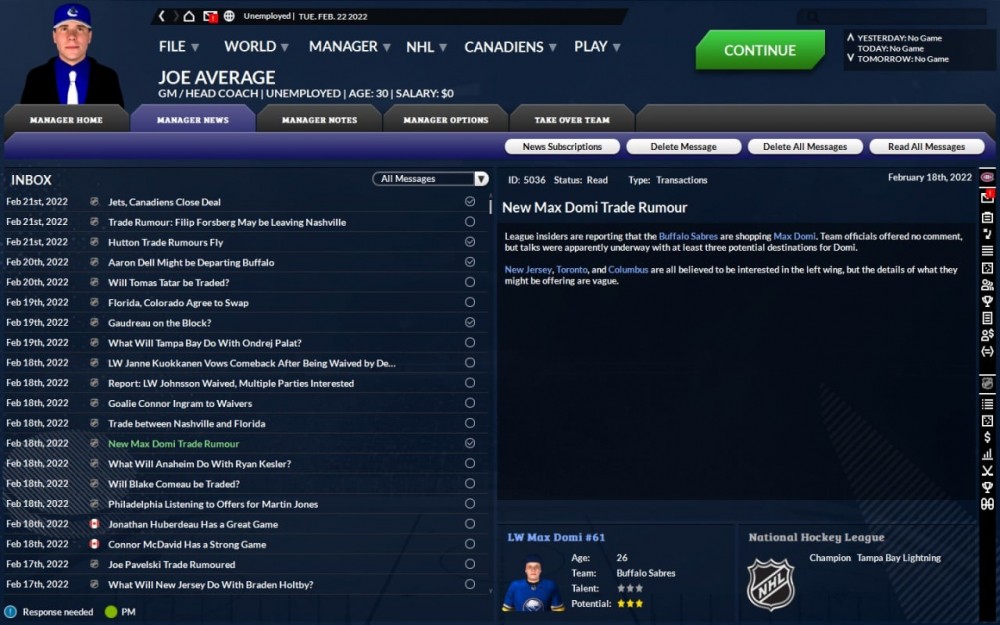The width and height of the screenshot is (1000, 625).
Task: Open the Manager dropdown menu
Action: pos(349,47)
